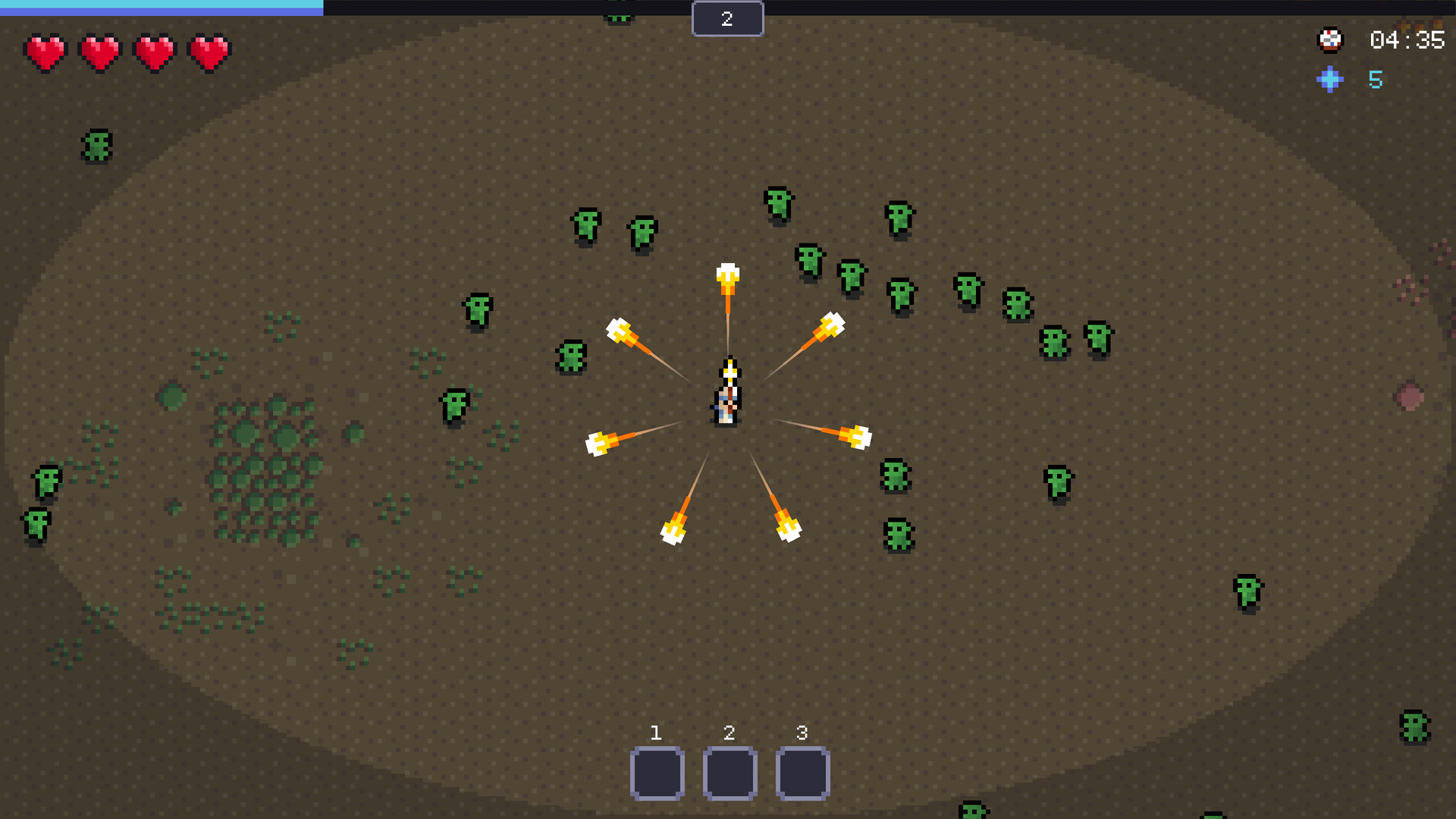Click the fourth heart in the health display

pyautogui.click(x=209, y=51)
